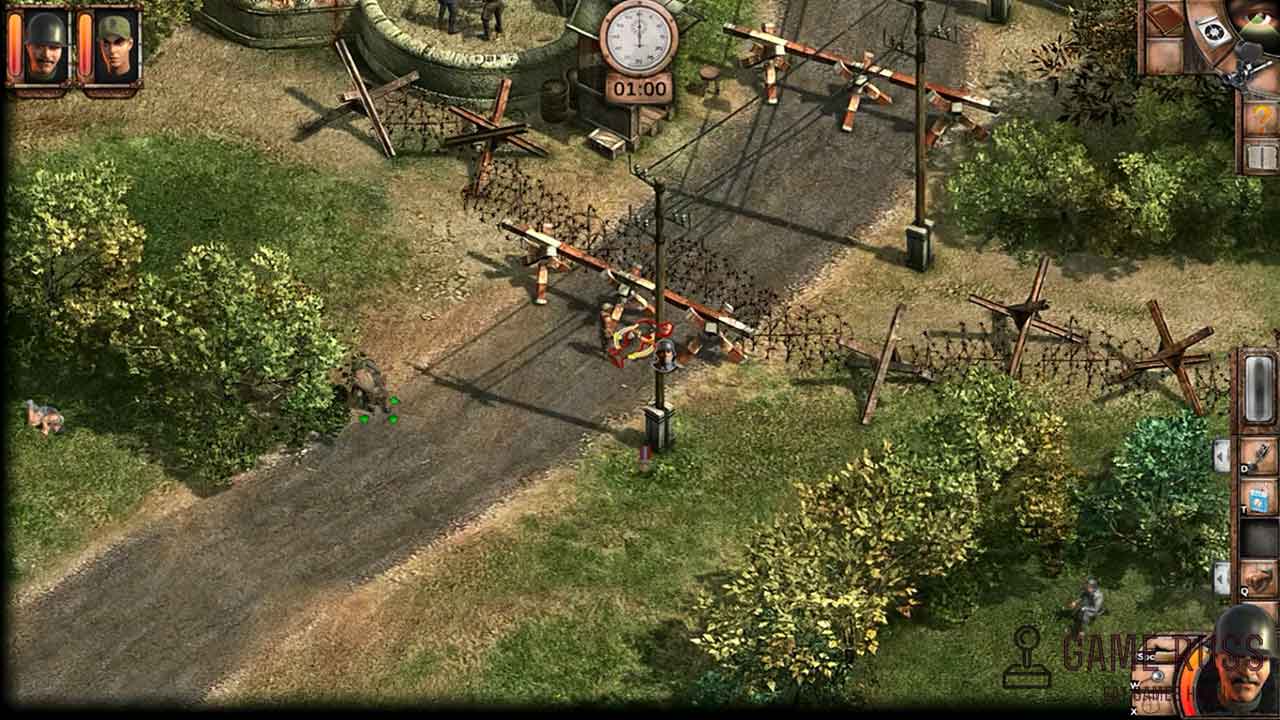Viewport: 1280px width, 720px height.
Task: Open the white open-book icon
Action: (x=1260, y=157)
